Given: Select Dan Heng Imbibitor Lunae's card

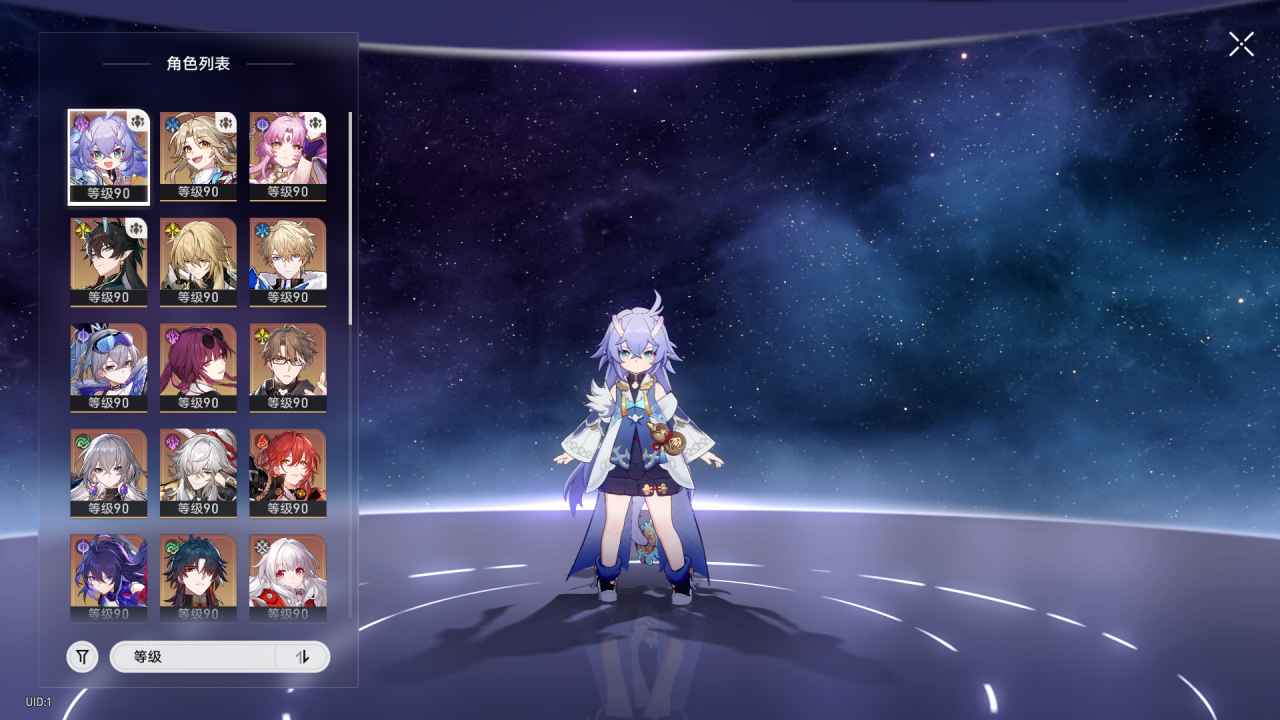Looking at the screenshot, I should (107, 260).
